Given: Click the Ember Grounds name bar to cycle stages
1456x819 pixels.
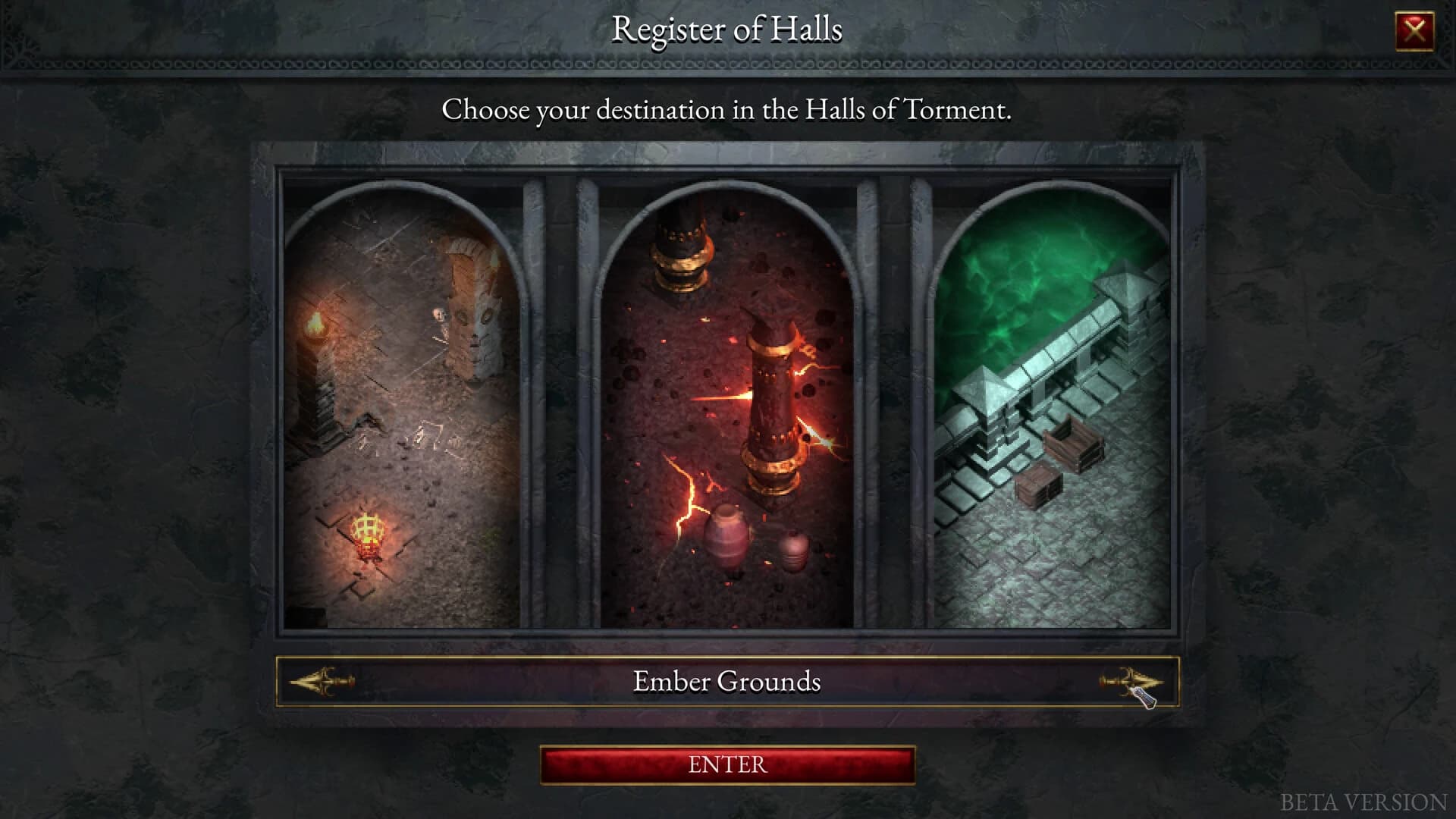Looking at the screenshot, I should tap(726, 682).
